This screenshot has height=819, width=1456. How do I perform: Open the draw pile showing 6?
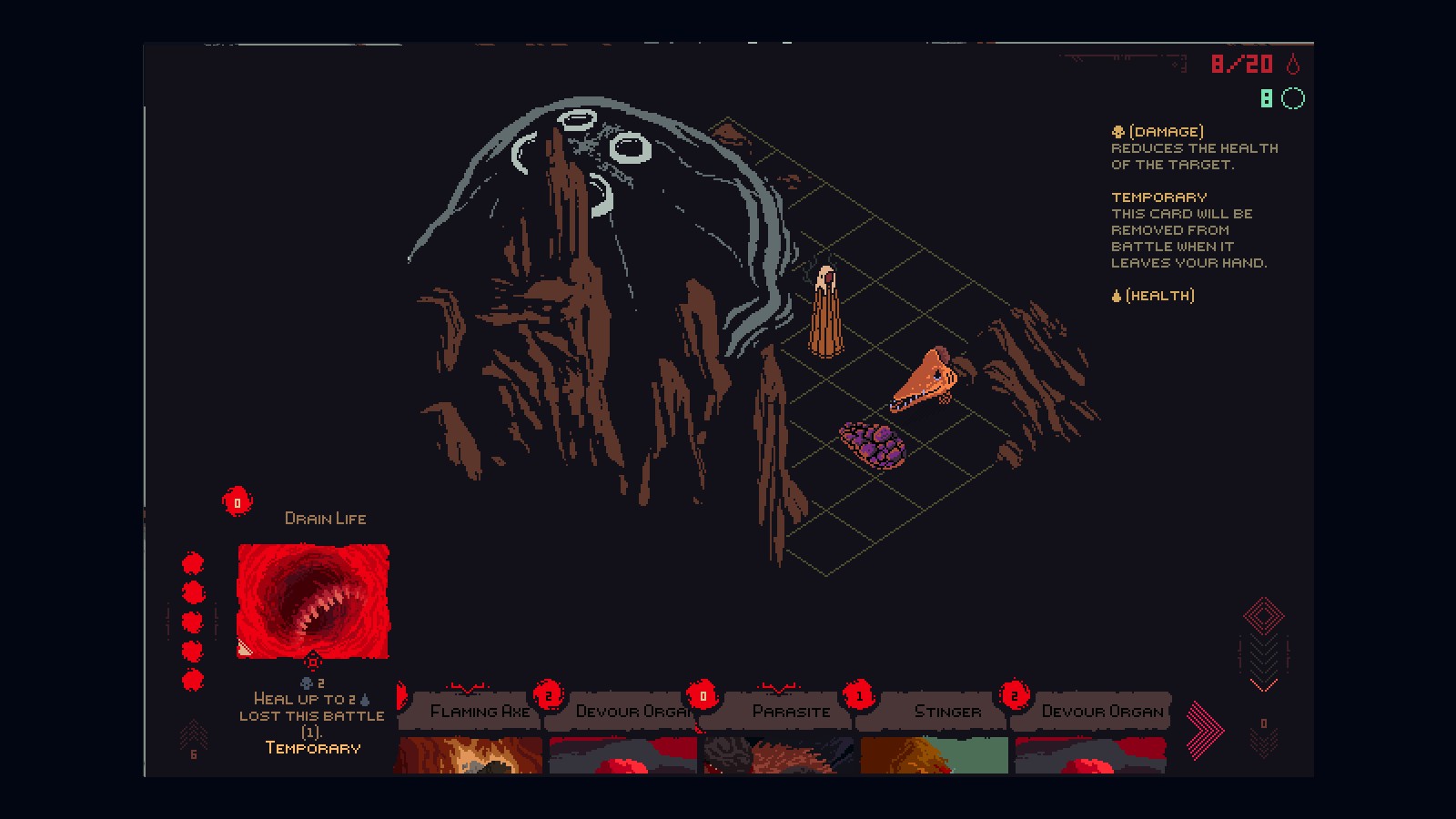click(x=193, y=739)
